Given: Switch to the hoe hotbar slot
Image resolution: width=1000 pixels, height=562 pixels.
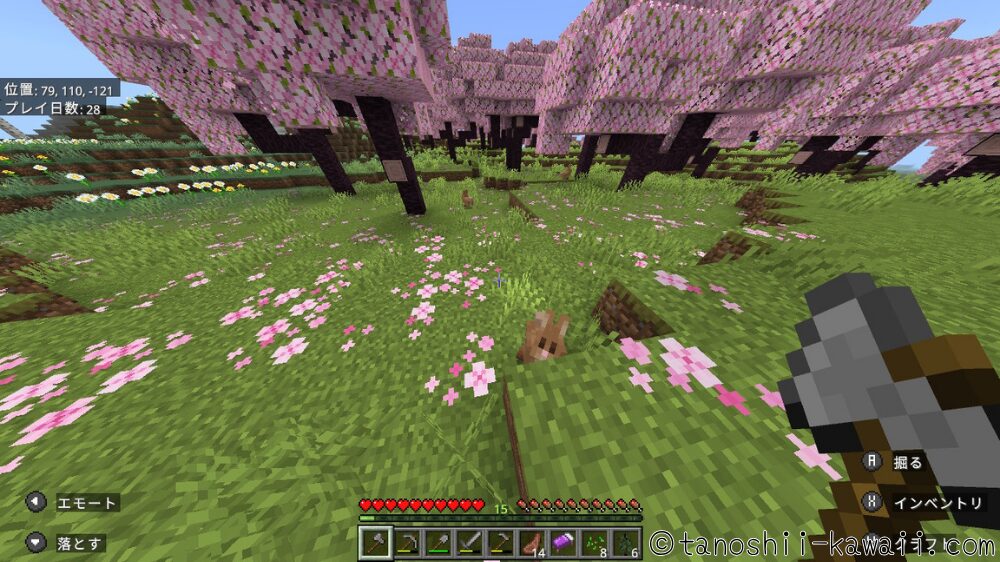Looking at the screenshot, I should 500,543.
